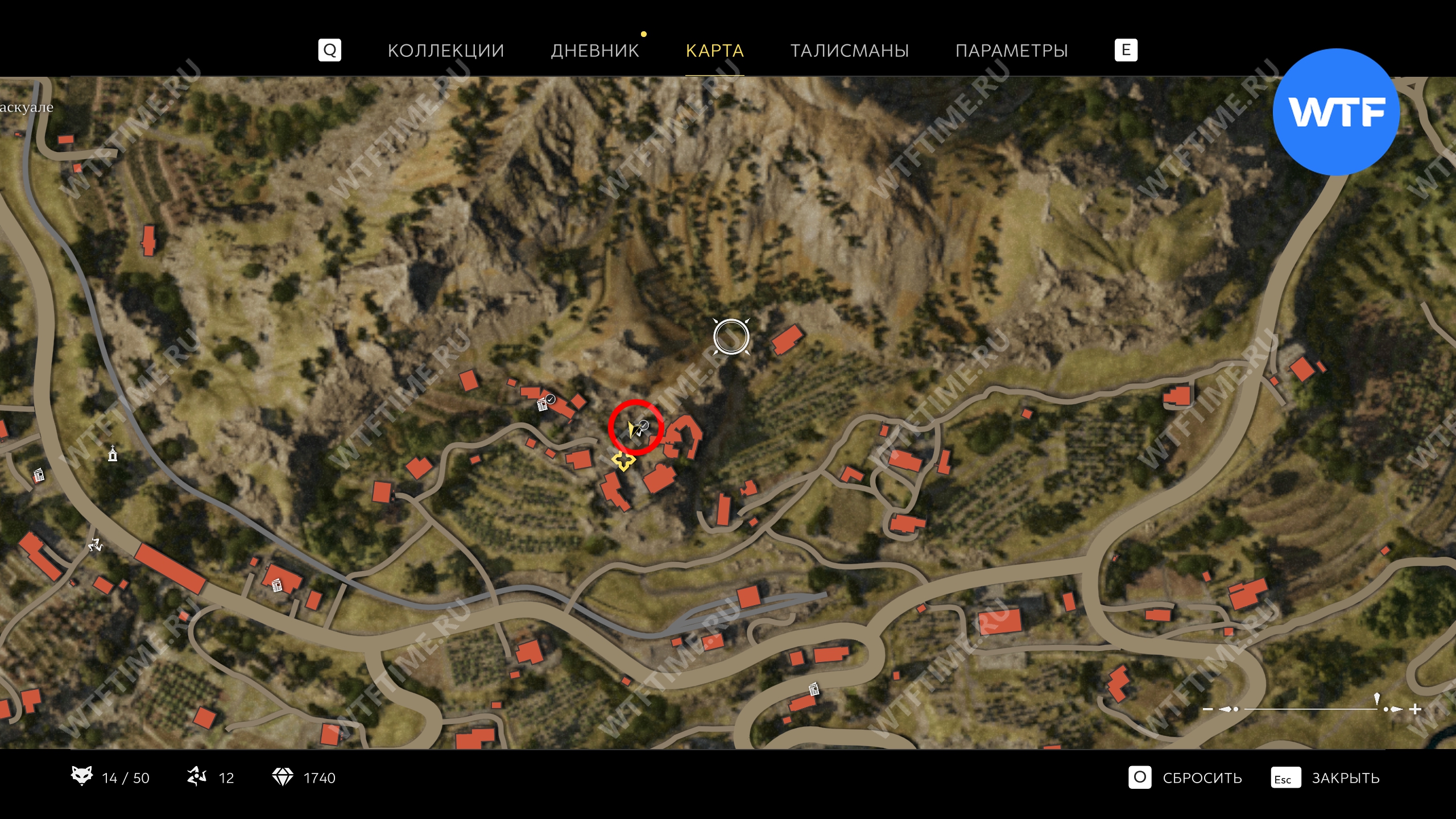Zoom in with the plus button
Viewport: 1456px width, 819px height.
(1415, 709)
